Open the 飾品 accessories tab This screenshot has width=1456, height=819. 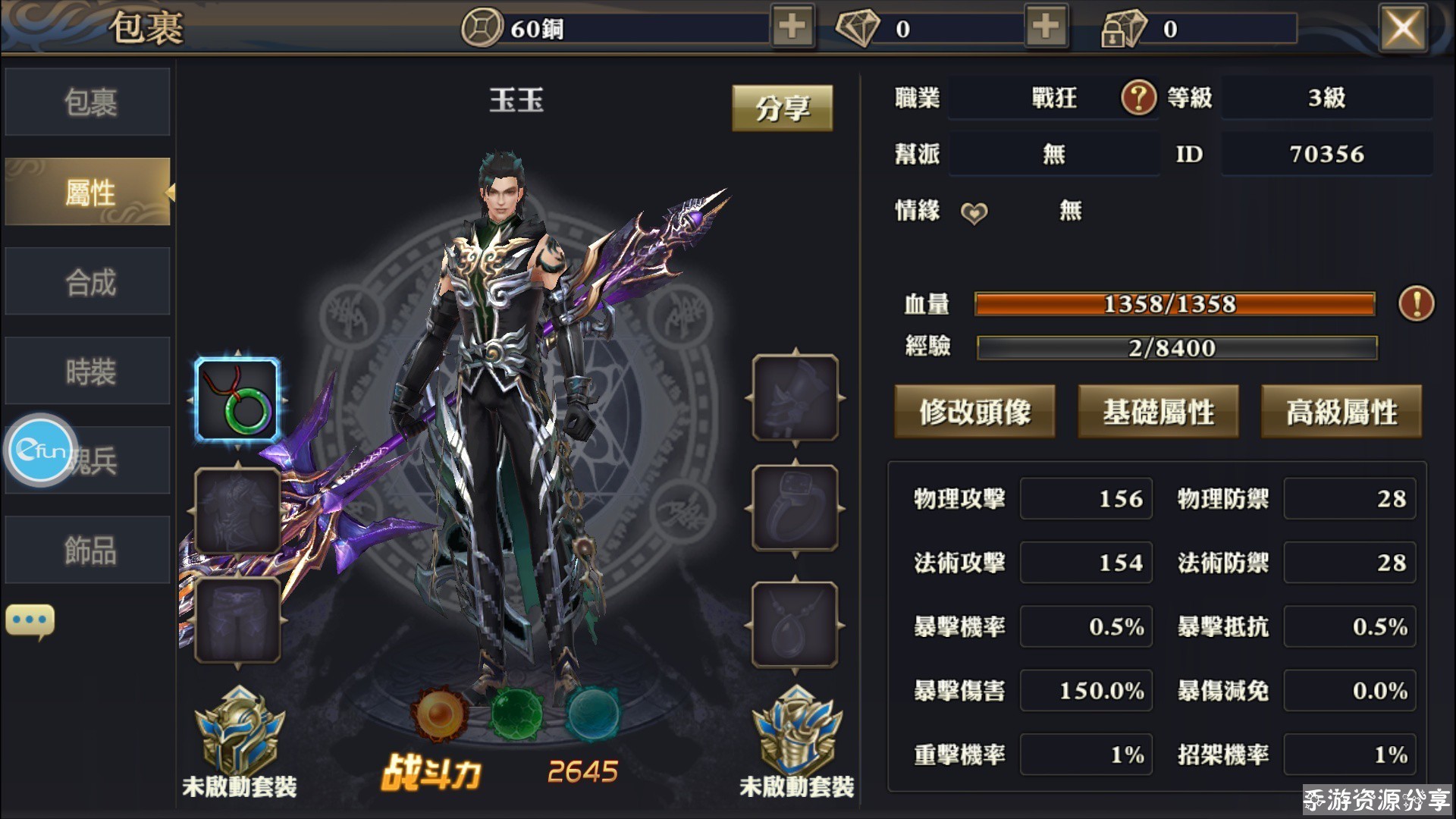[88, 551]
